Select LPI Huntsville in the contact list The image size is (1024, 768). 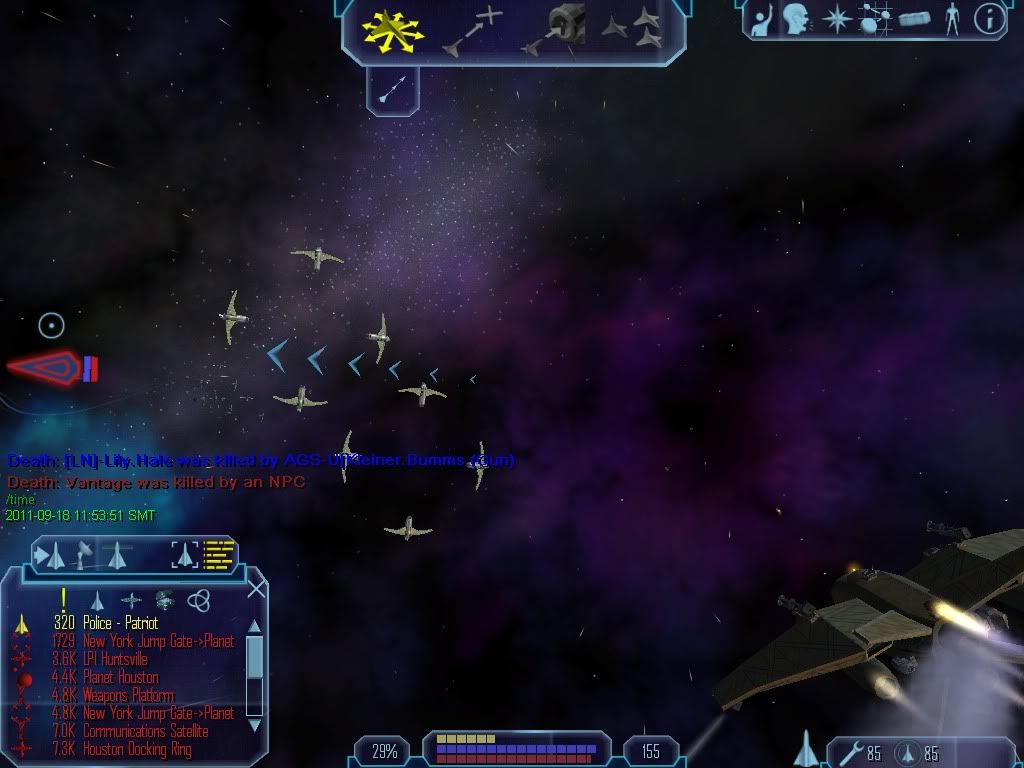[115, 659]
